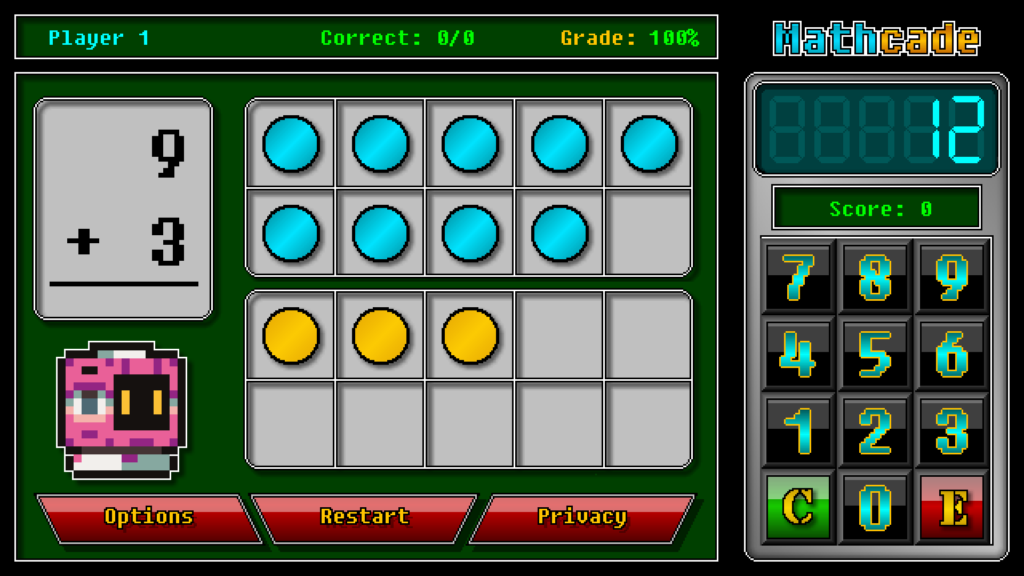Select the number 2 keypad key
This screenshot has height=576, width=1024.
(875, 431)
